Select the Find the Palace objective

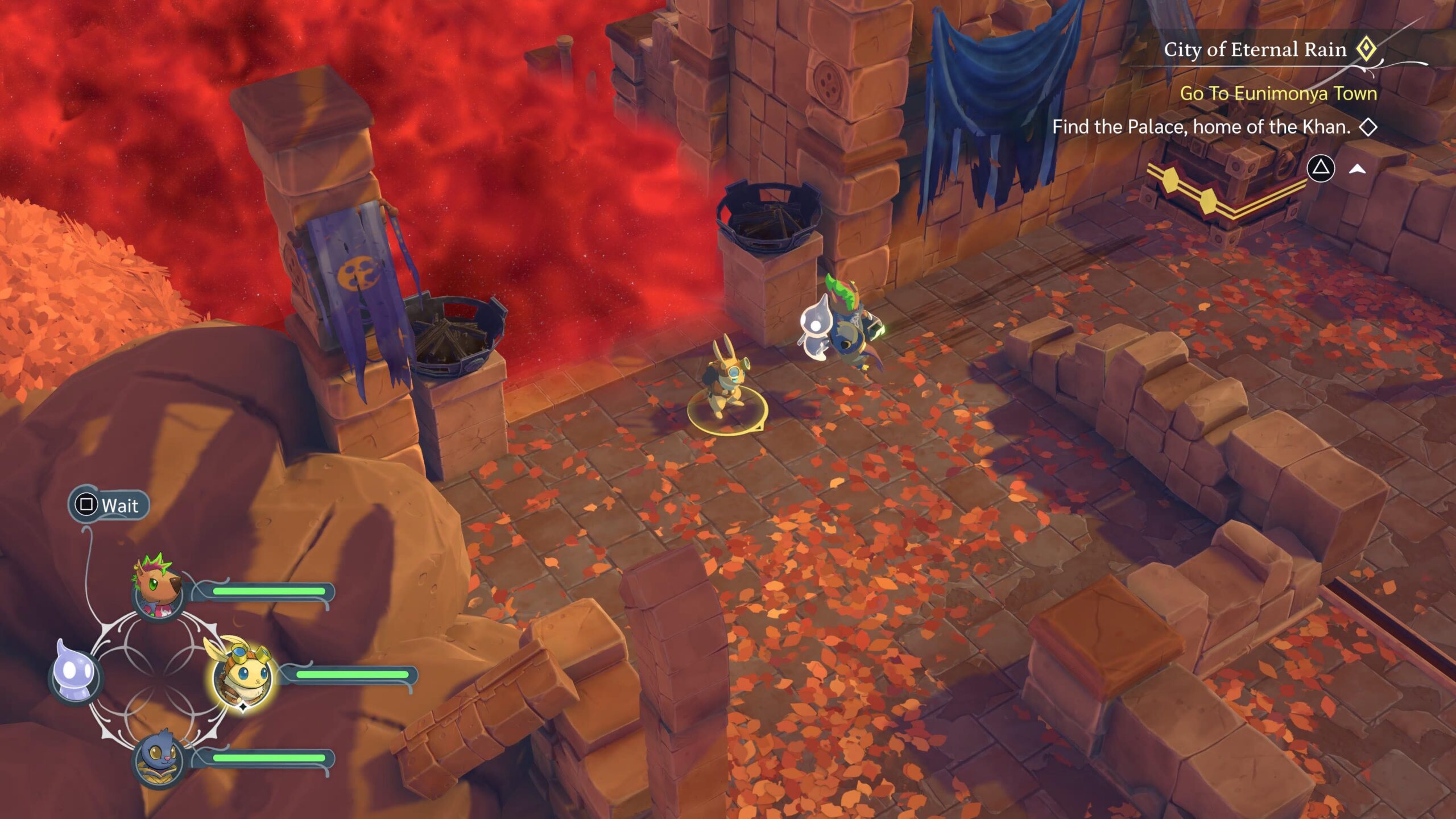[x=1201, y=127]
